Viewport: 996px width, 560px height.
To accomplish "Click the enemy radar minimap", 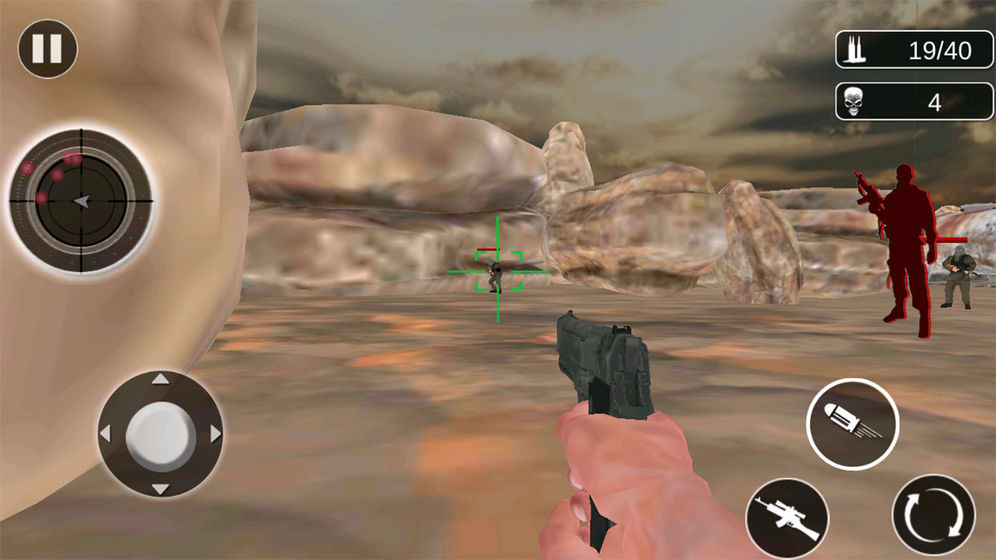I will (x=81, y=201).
